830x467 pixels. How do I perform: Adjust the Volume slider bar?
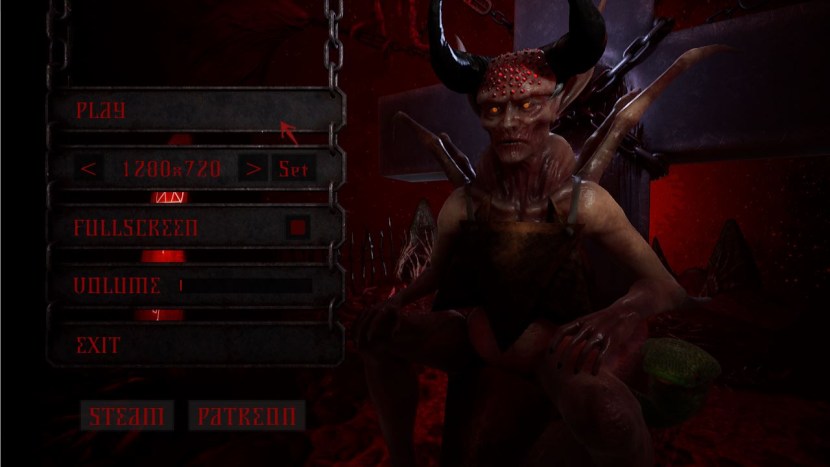[244, 286]
